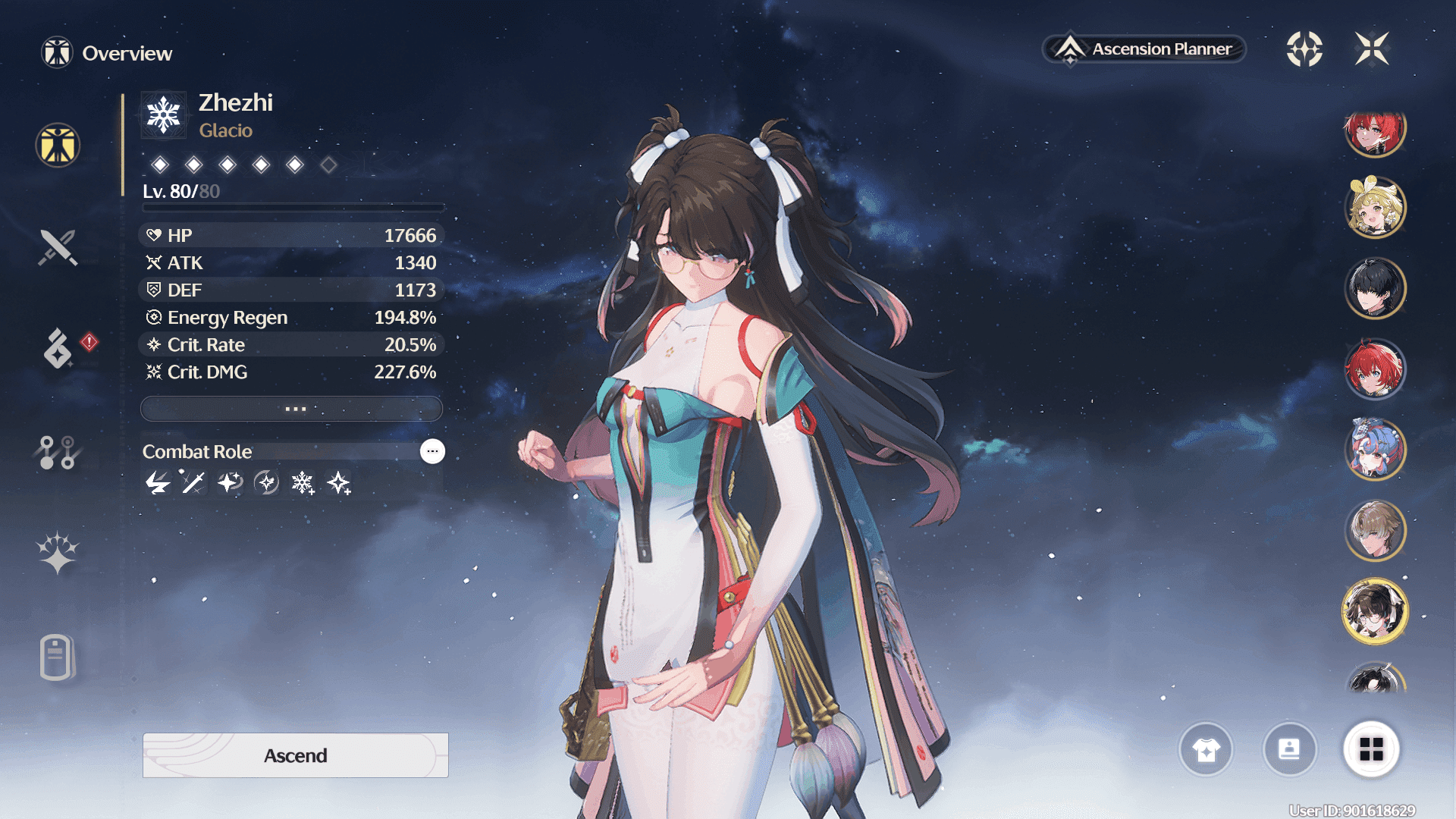The height and width of the screenshot is (819, 1456).
Task: Toggle the character grid view
Action: pyautogui.click(x=1371, y=749)
